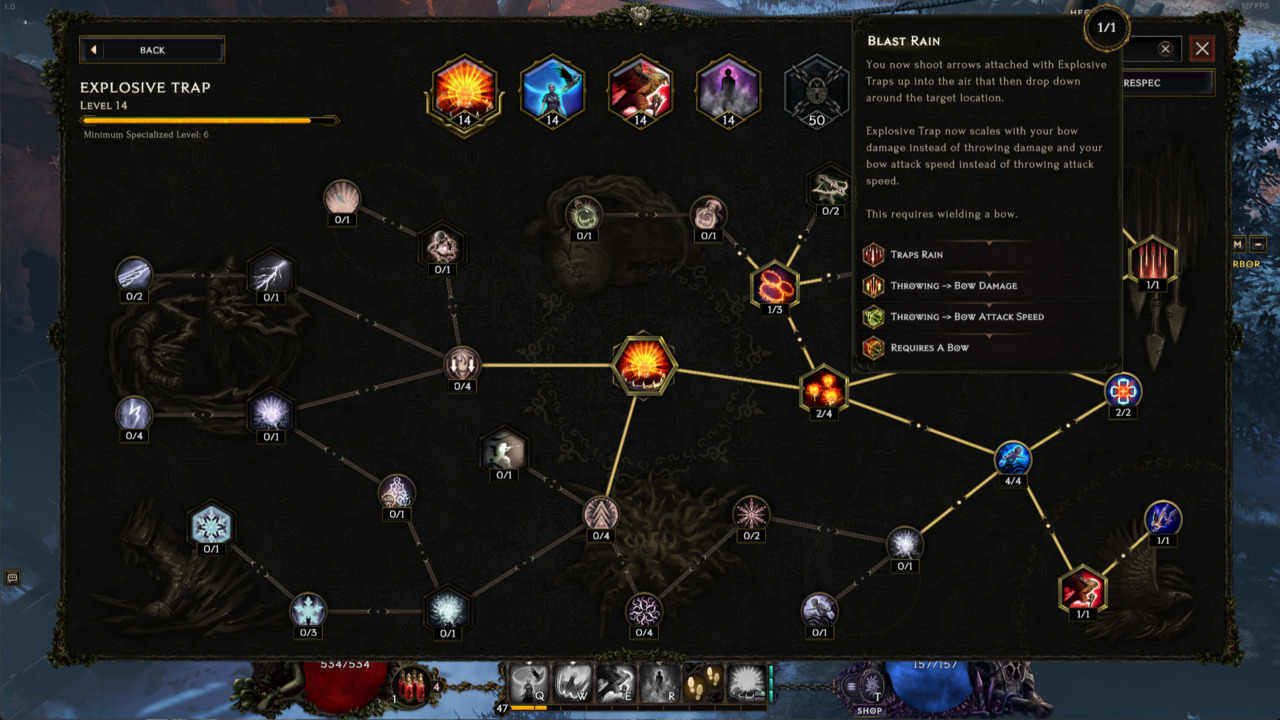Open the orange Explosive Trap mastery tab
This screenshot has height=720, width=1280.
click(x=463, y=92)
